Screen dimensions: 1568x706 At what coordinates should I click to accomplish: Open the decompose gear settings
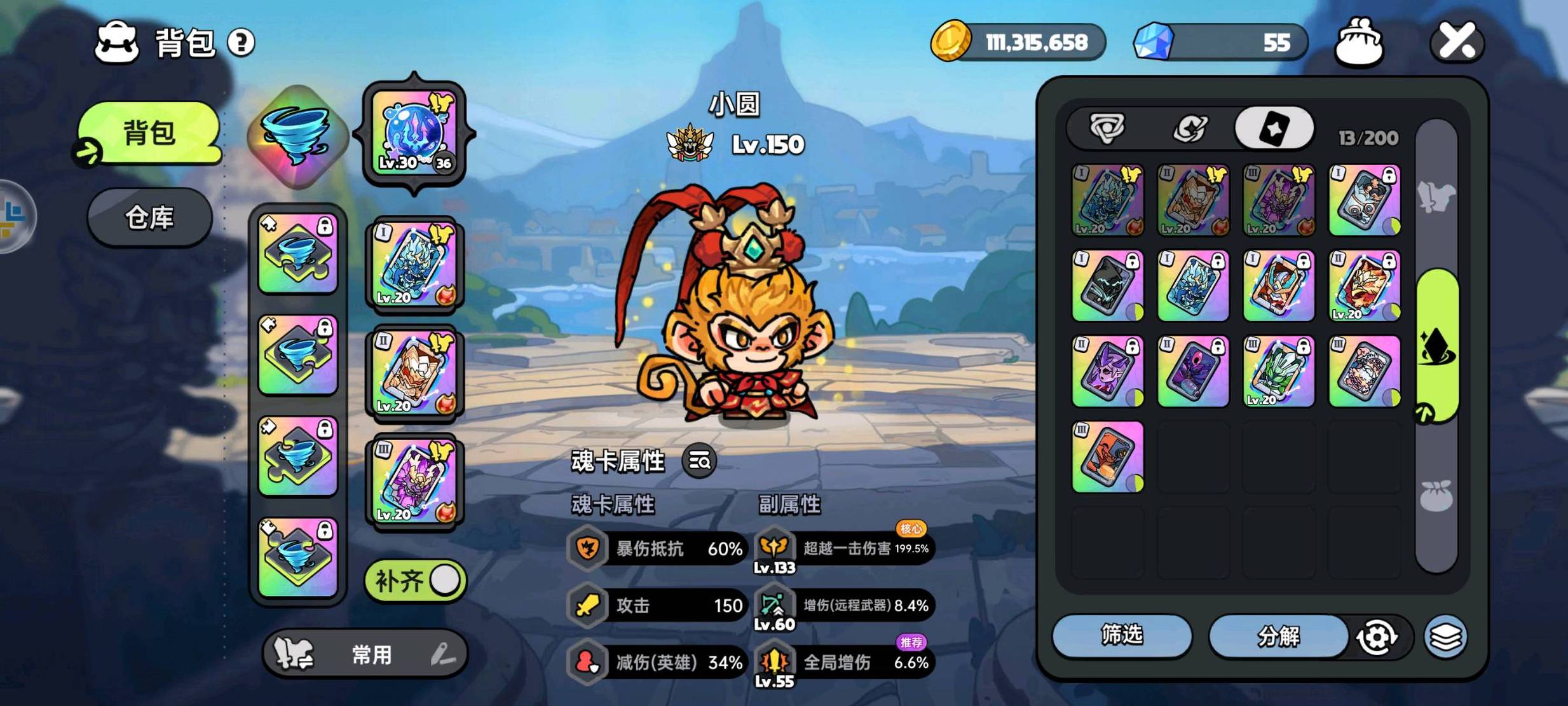[1377, 637]
